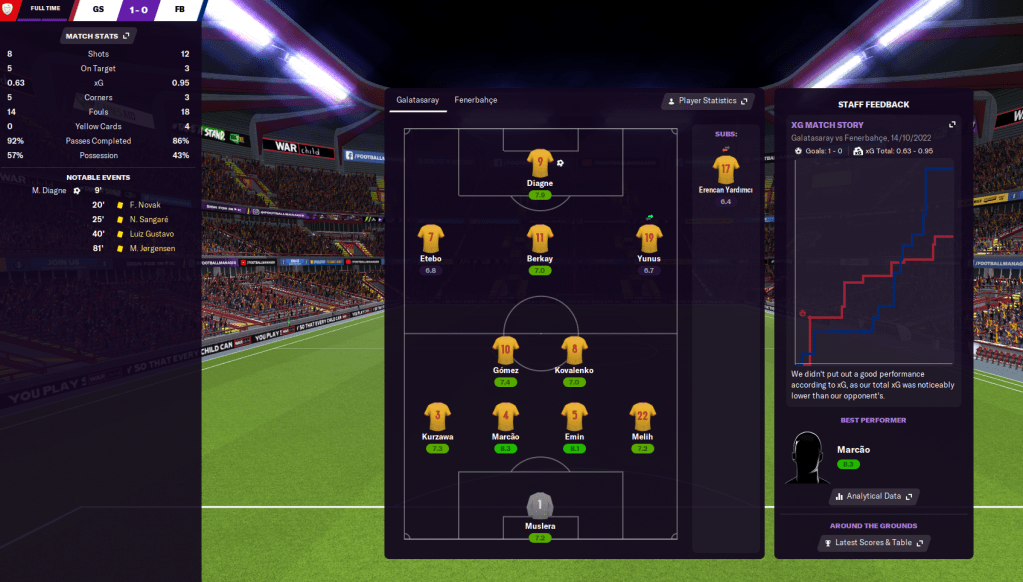Choose left-back Kurzawa
Screen dimensions: 1023x582
click(437, 416)
